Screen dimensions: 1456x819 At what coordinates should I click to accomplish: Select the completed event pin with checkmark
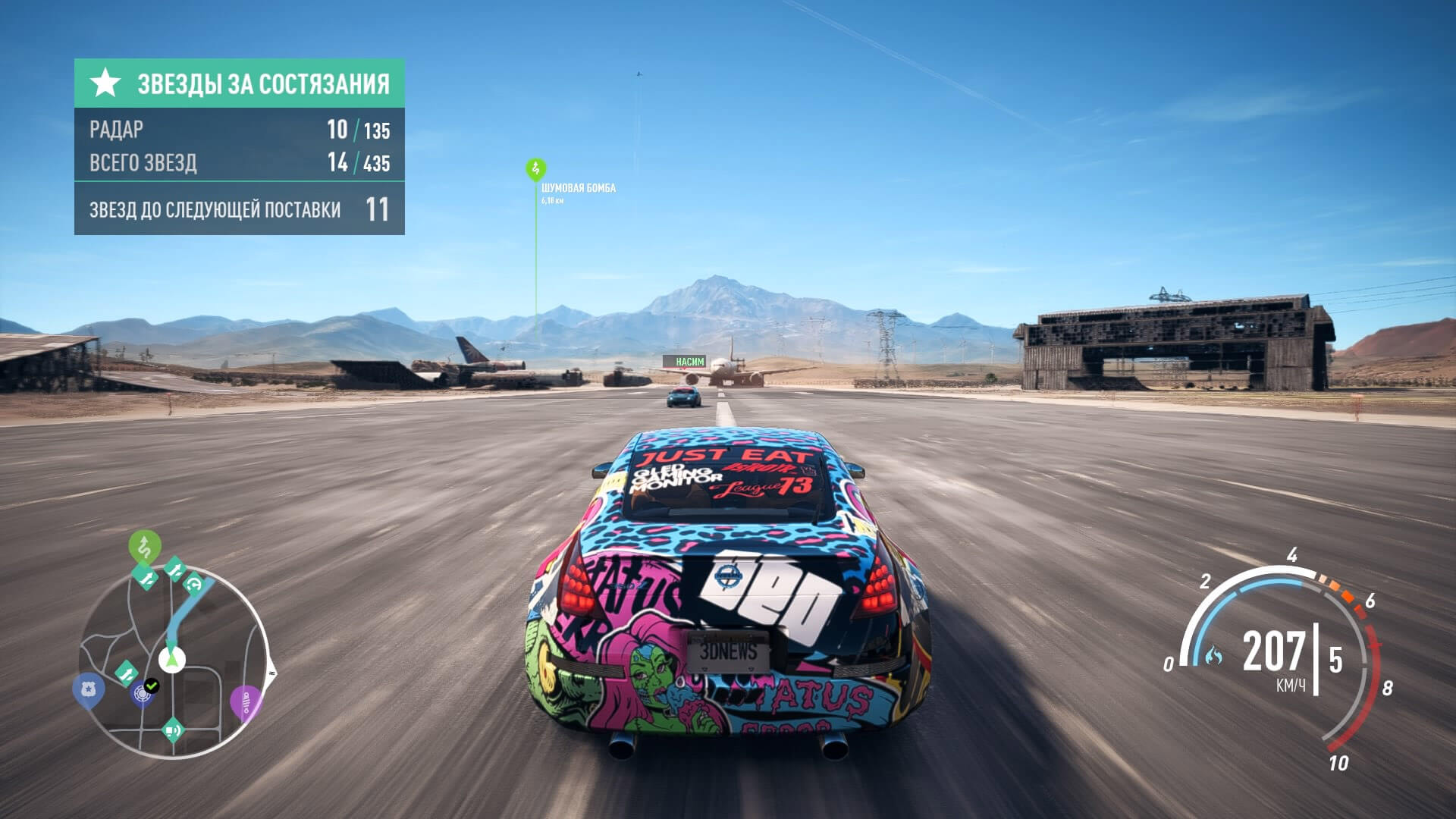144,692
